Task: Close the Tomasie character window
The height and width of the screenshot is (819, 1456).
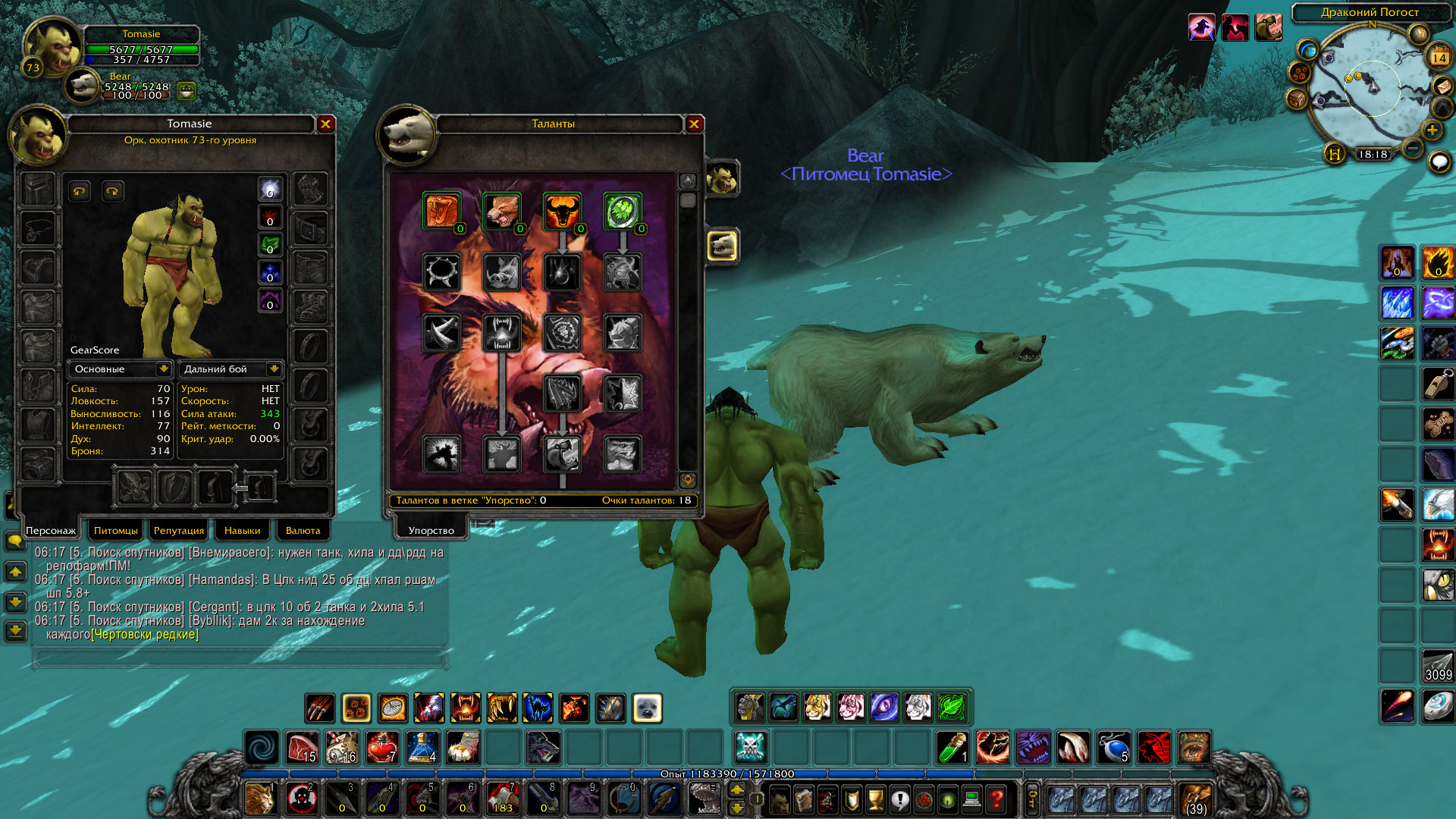Action: pos(326,124)
